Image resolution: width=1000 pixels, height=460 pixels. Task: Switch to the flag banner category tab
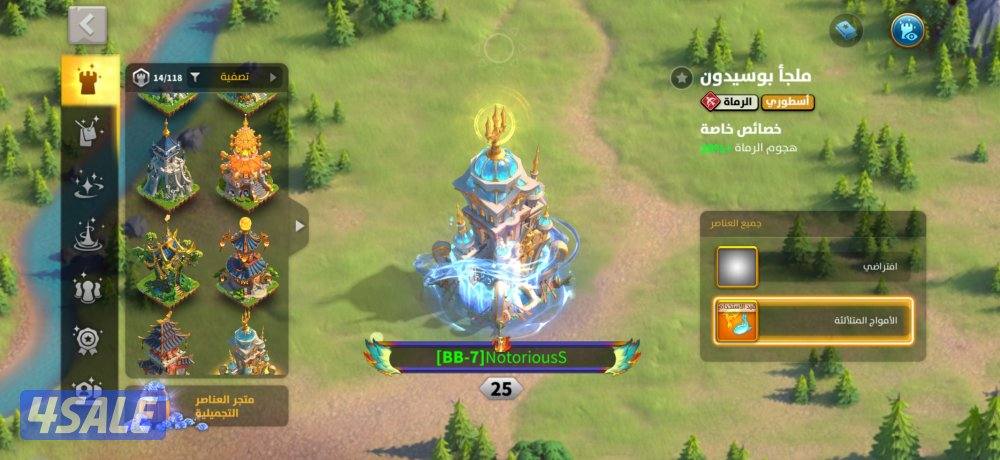[x=90, y=131]
